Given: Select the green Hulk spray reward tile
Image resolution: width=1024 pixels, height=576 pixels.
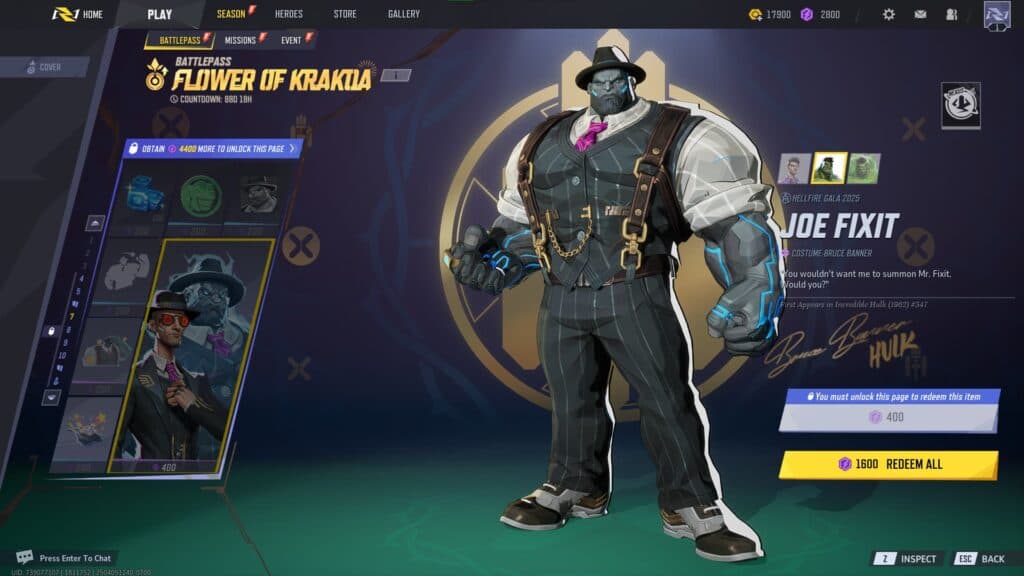Looking at the screenshot, I should tap(201, 196).
